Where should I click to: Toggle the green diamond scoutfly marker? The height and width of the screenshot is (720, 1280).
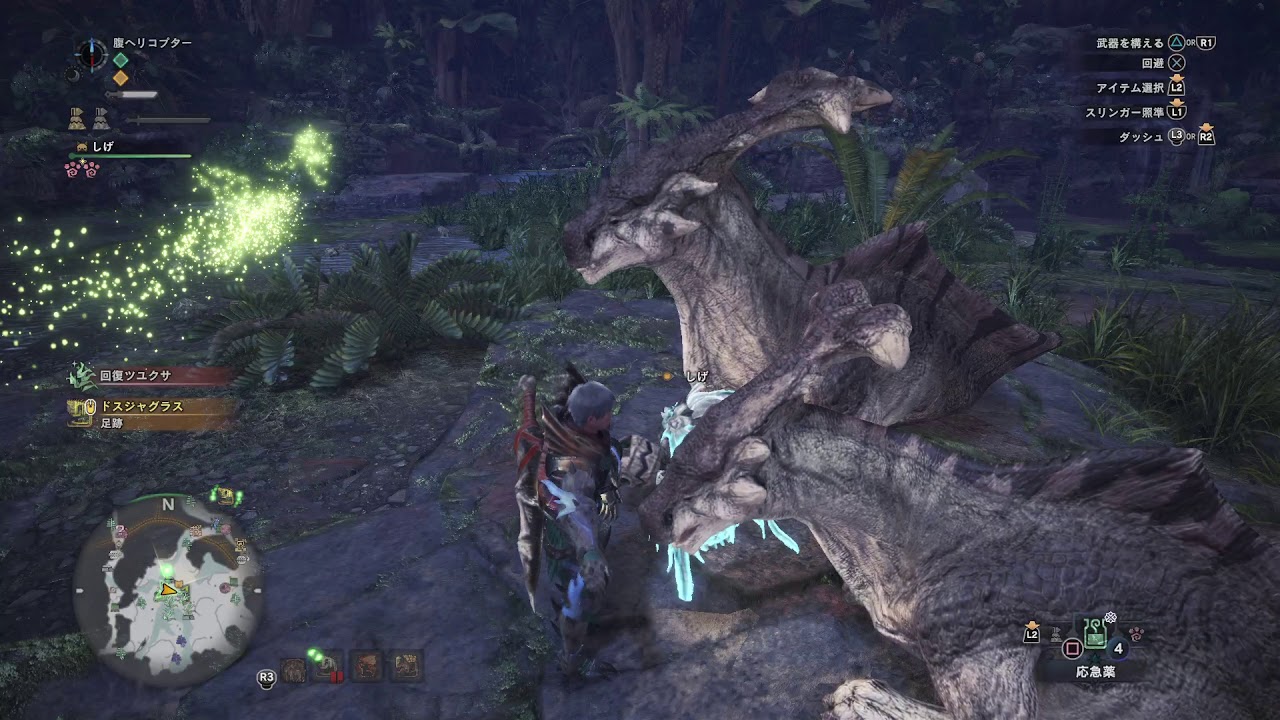point(120,60)
